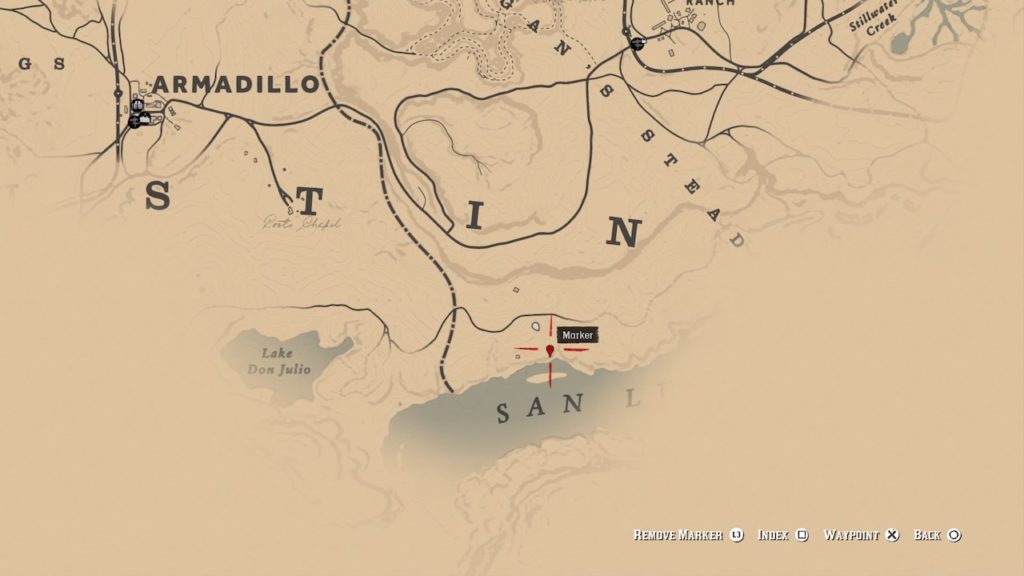The image size is (1024, 576).
Task: Select the red marker pin on the map
Action: [550, 350]
